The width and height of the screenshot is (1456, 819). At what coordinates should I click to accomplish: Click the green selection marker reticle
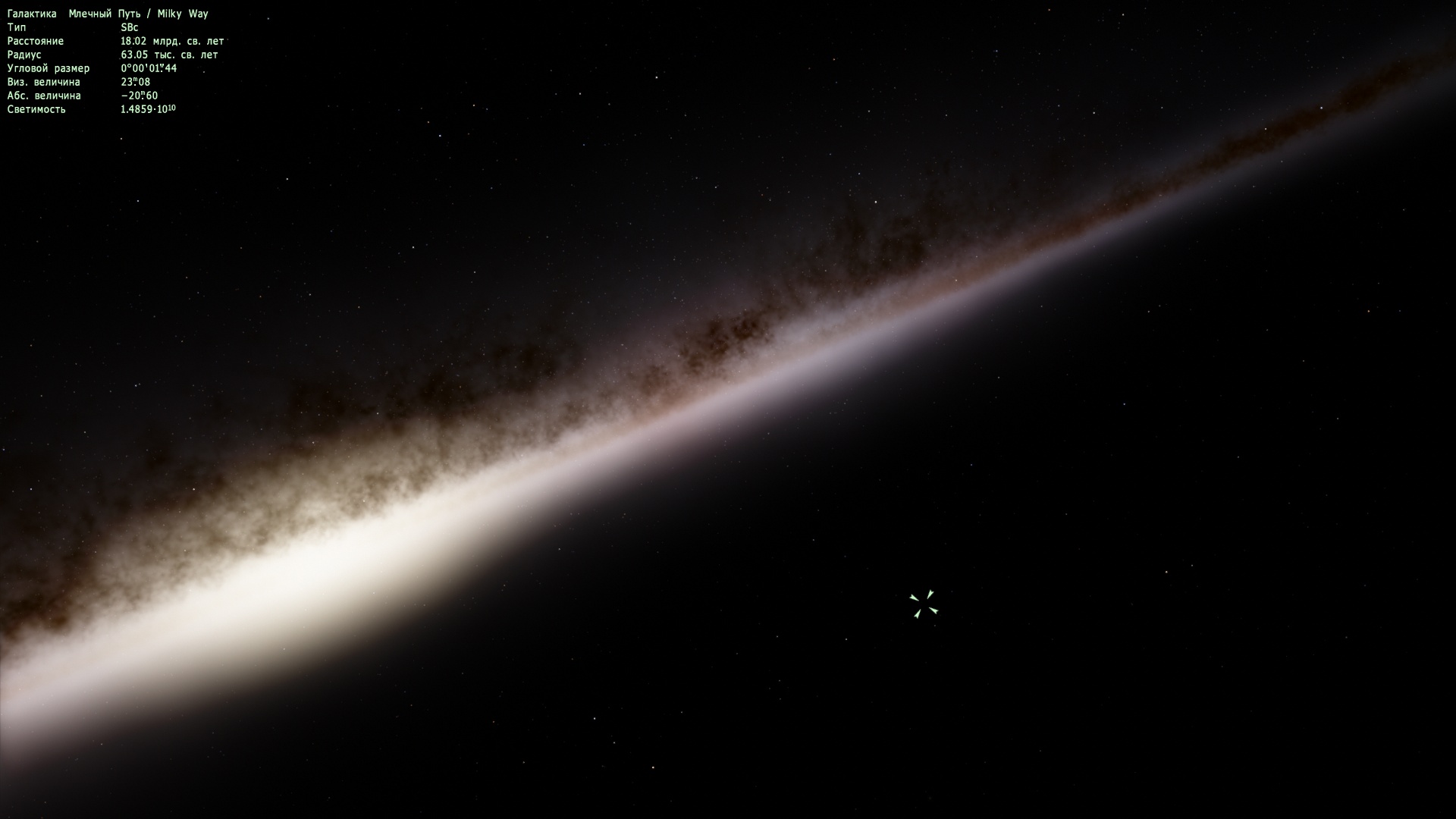pyautogui.click(x=924, y=604)
